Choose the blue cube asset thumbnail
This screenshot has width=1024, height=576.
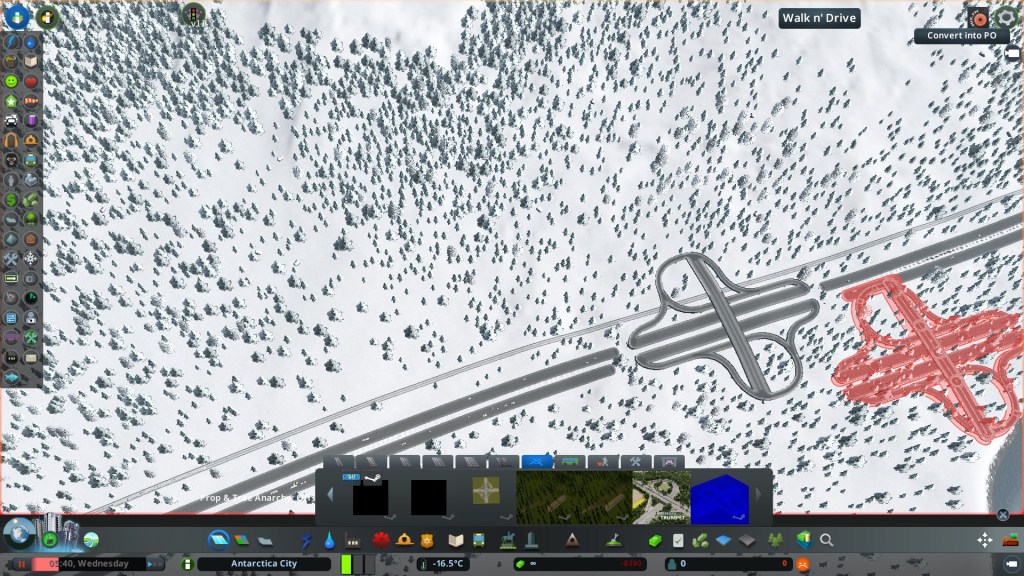point(719,497)
